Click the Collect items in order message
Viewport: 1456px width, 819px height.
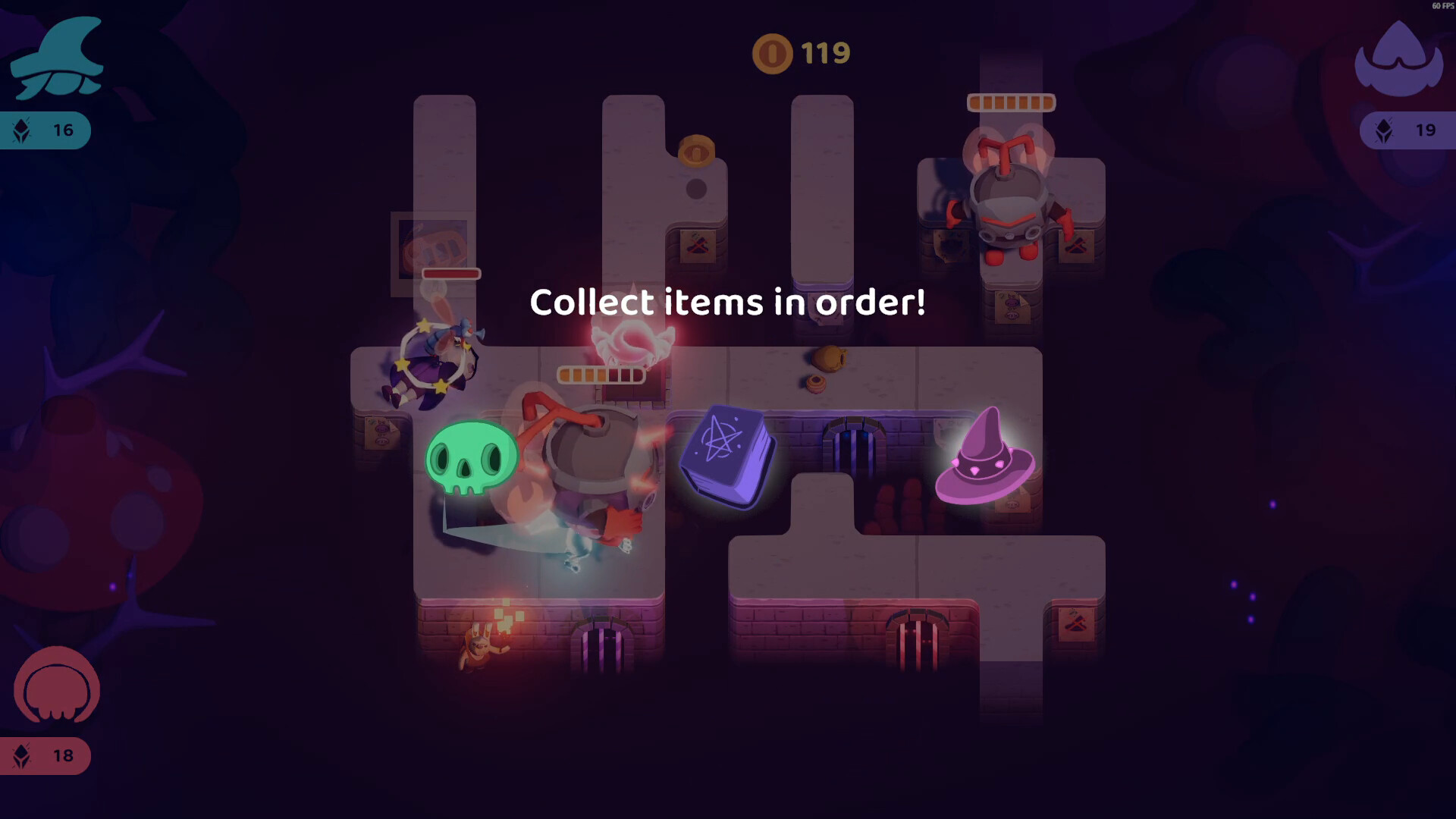[728, 302]
